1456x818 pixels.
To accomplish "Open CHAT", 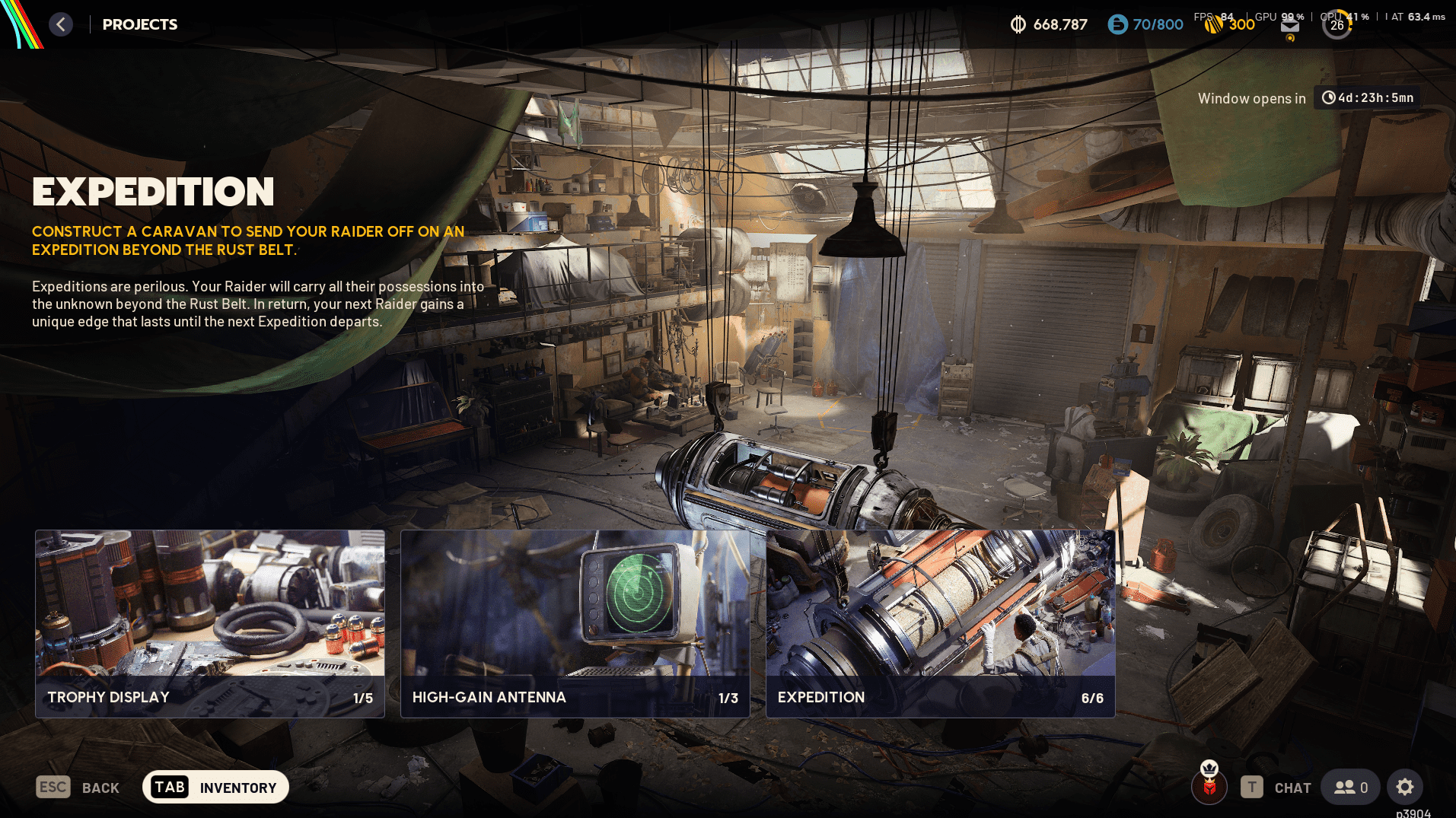I will point(1292,787).
